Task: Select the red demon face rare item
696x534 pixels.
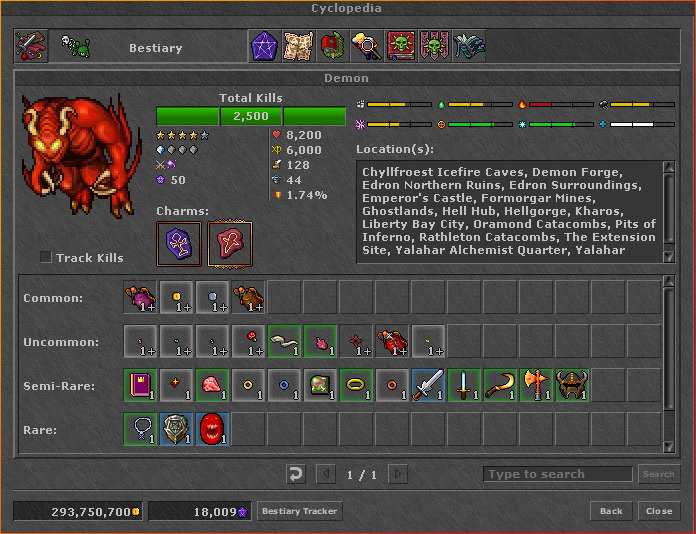Action: coord(212,429)
